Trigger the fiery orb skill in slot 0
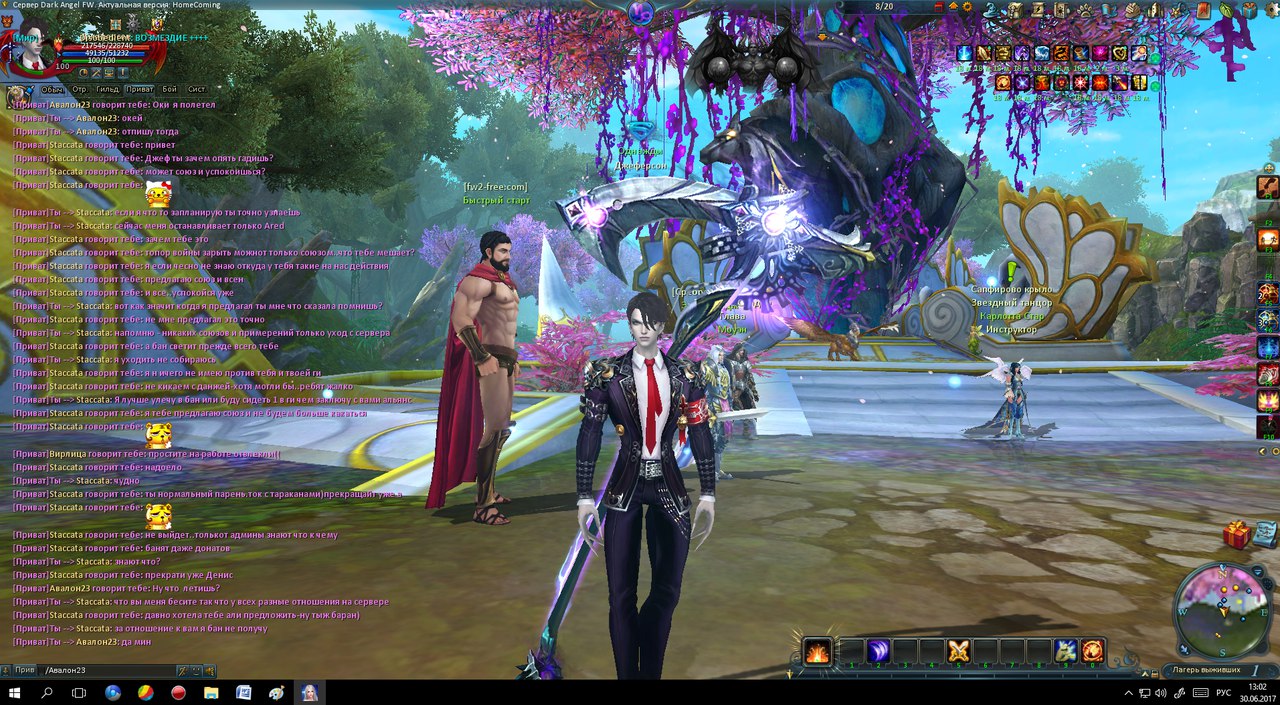This screenshot has width=1280, height=705. (1092, 650)
